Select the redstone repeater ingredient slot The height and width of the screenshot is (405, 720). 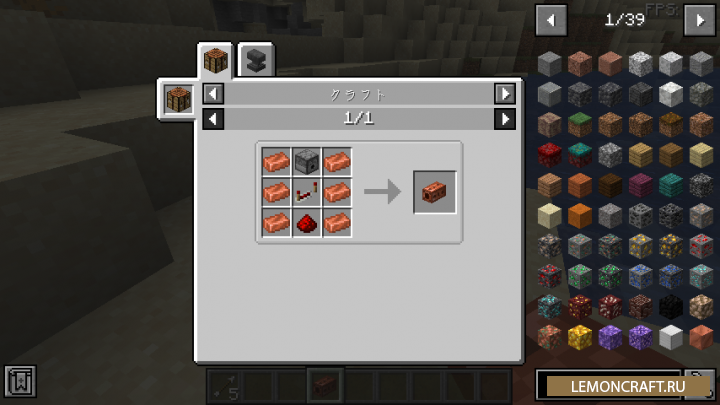pyautogui.click(x=307, y=191)
